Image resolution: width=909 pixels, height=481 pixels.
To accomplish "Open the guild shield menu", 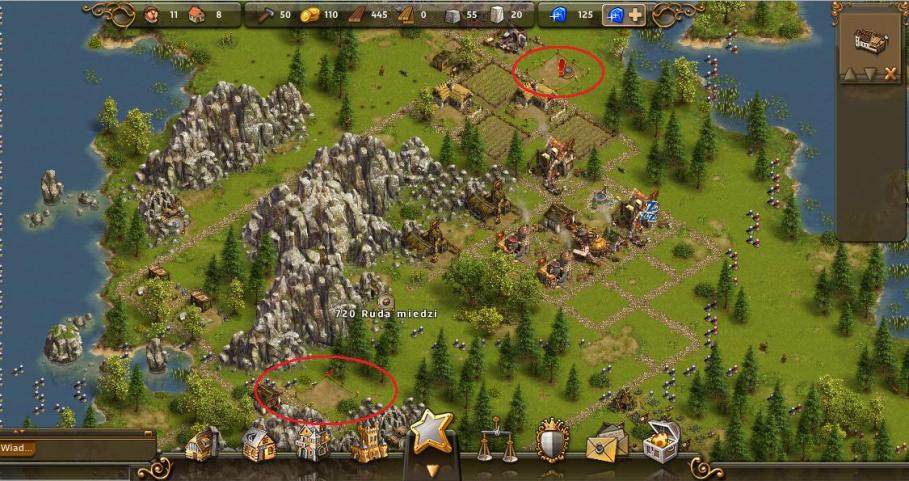I will (551, 438).
